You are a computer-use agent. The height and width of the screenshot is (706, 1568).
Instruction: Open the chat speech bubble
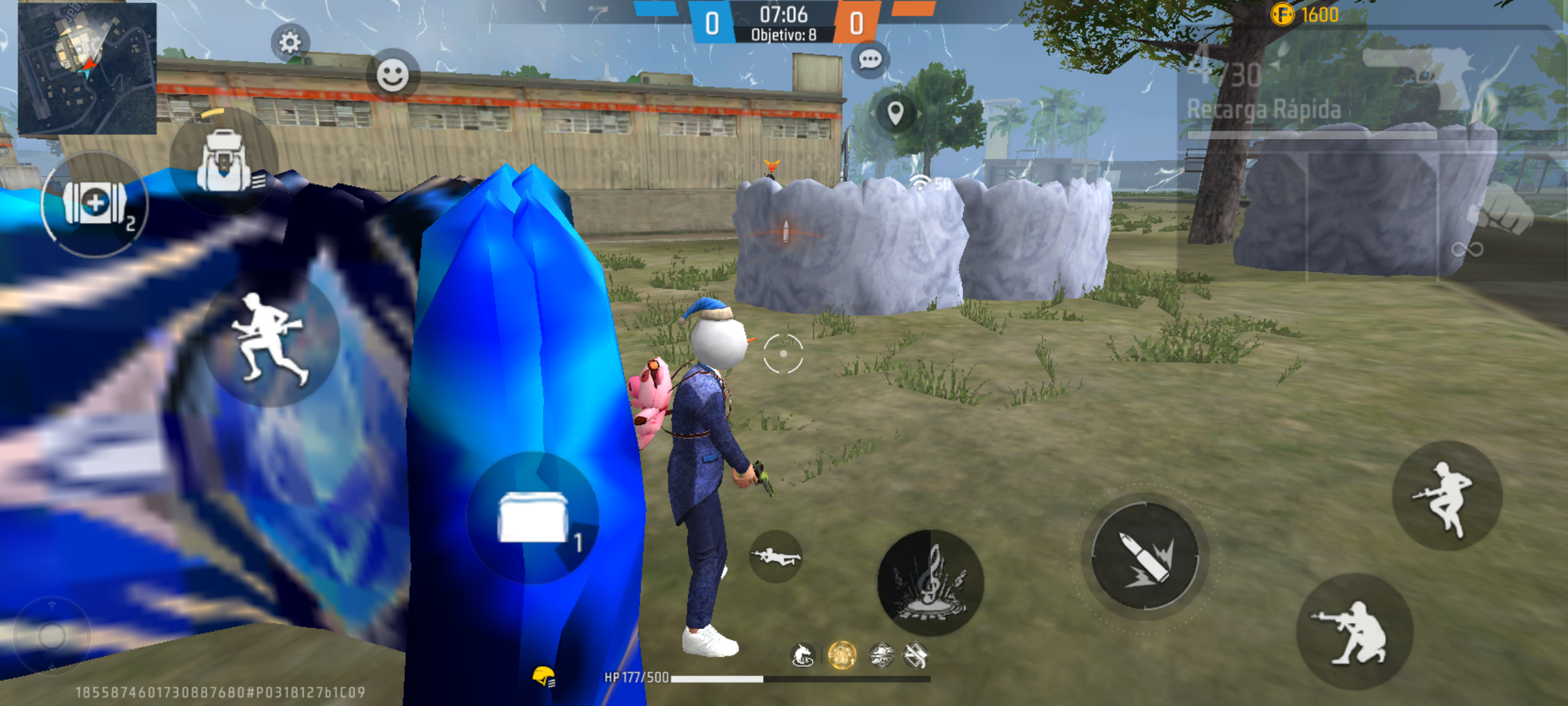pyautogui.click(x=870, y=60)
